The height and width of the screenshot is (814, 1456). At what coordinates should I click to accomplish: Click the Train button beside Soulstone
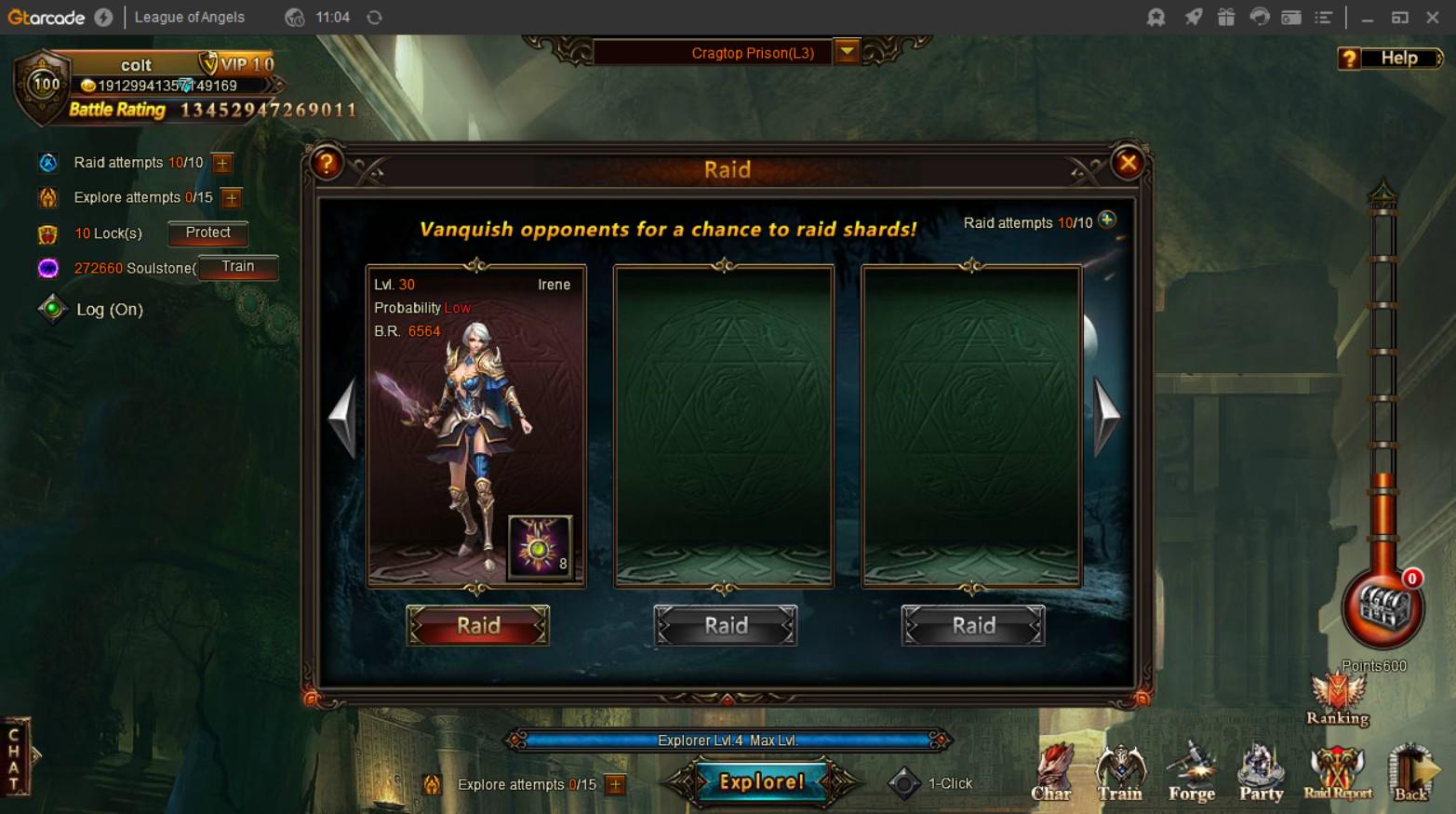point(237,267)
